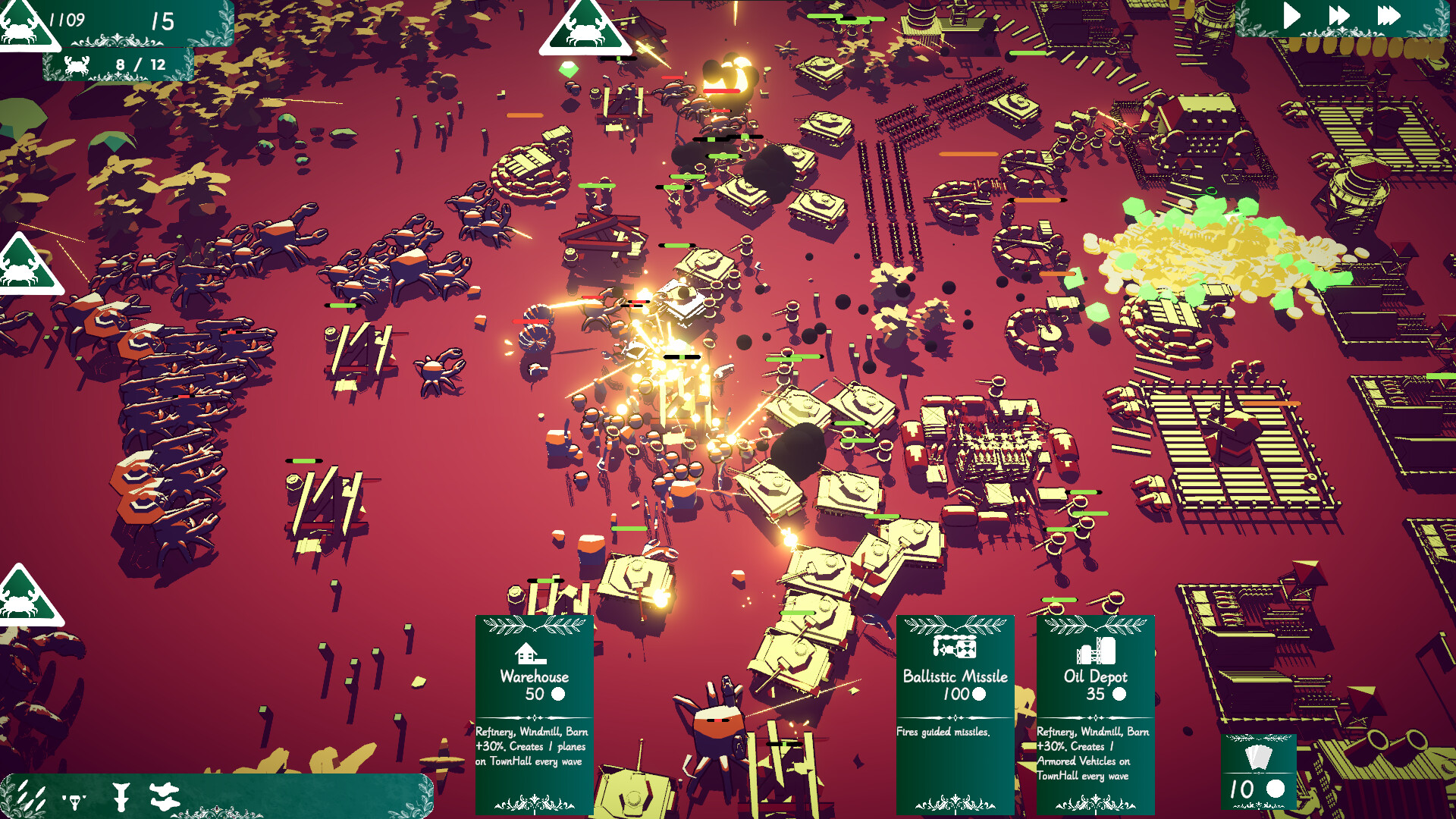This screenshot has width=1456, height=819.
Task: Activate the paratrooper drop ability
Action: click(74, 798)
